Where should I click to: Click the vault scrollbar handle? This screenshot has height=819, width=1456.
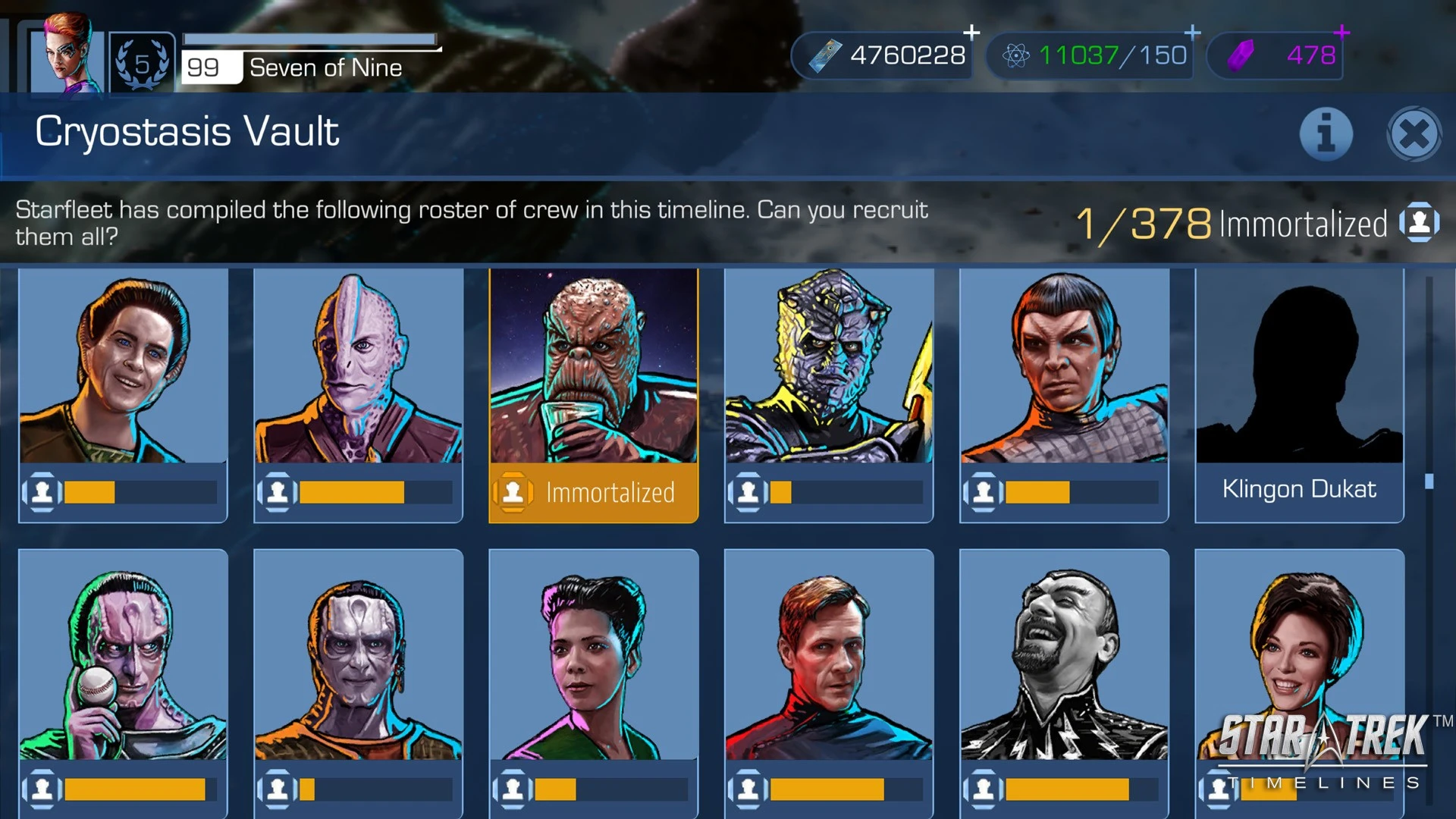[x=1429, y=482]
